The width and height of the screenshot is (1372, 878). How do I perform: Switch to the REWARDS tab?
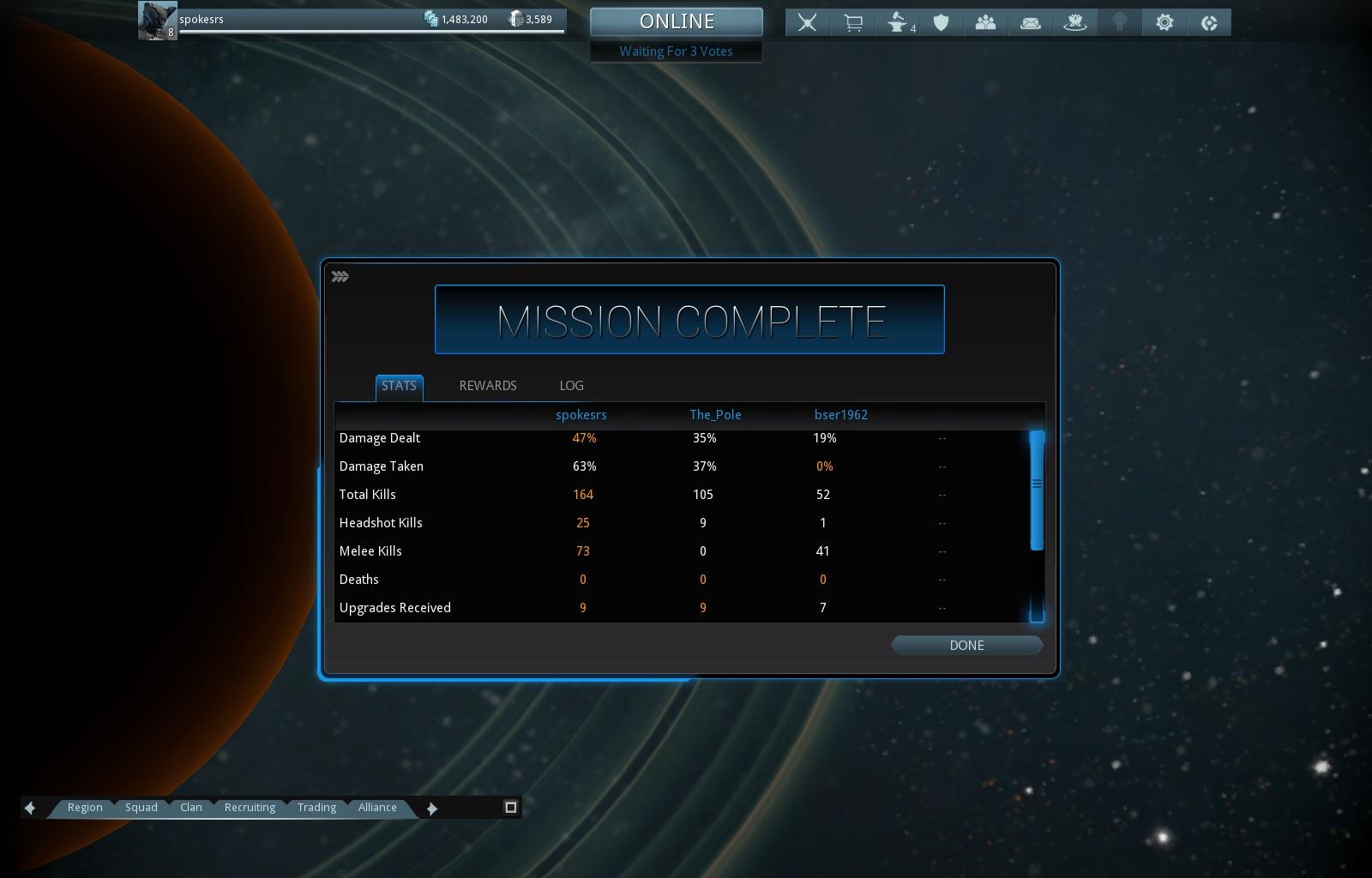click(x=488, y=386)
